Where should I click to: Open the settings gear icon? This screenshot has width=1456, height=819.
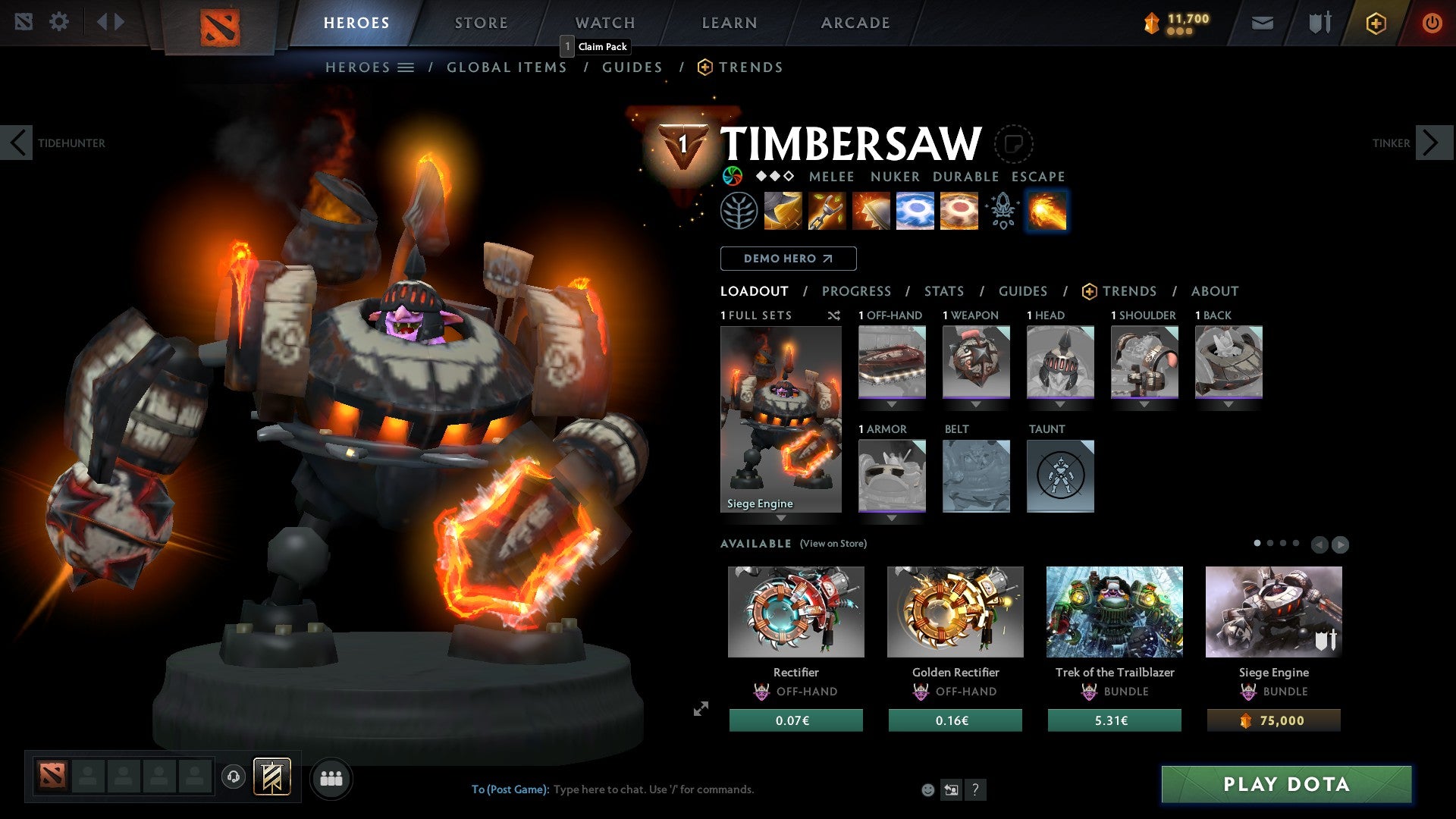tap(59, 22)
